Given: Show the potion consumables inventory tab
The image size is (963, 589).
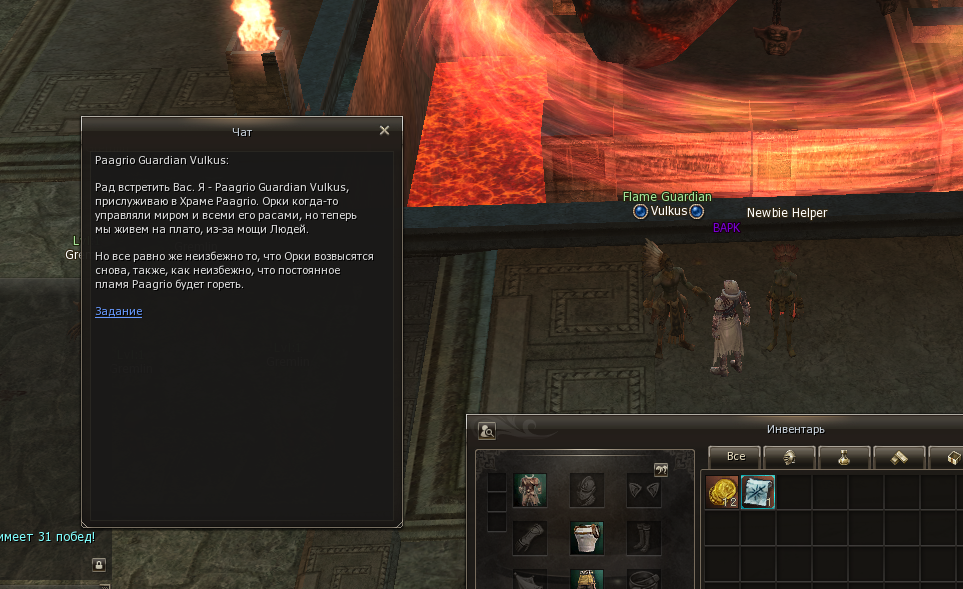Looking at the screenshot, I should coord(844,456).
